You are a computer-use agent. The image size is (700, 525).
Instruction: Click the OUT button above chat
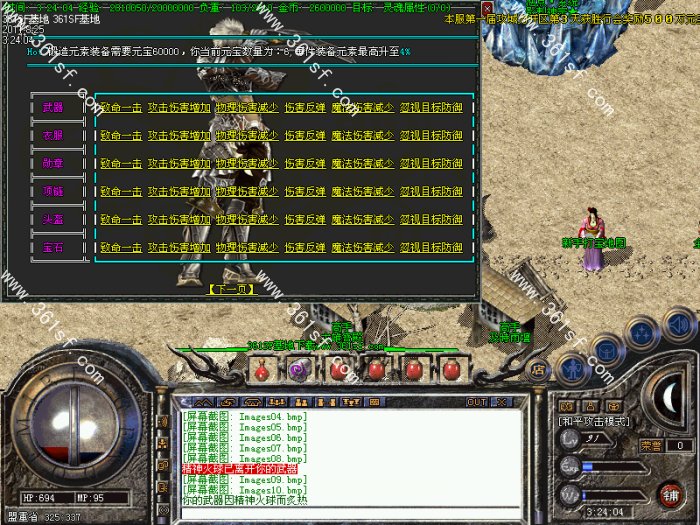(x=477, y=402)
